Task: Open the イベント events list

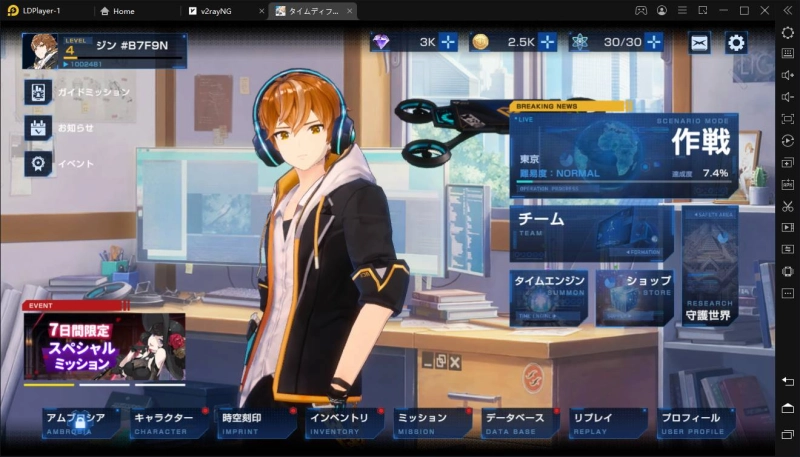Action: 38,163
